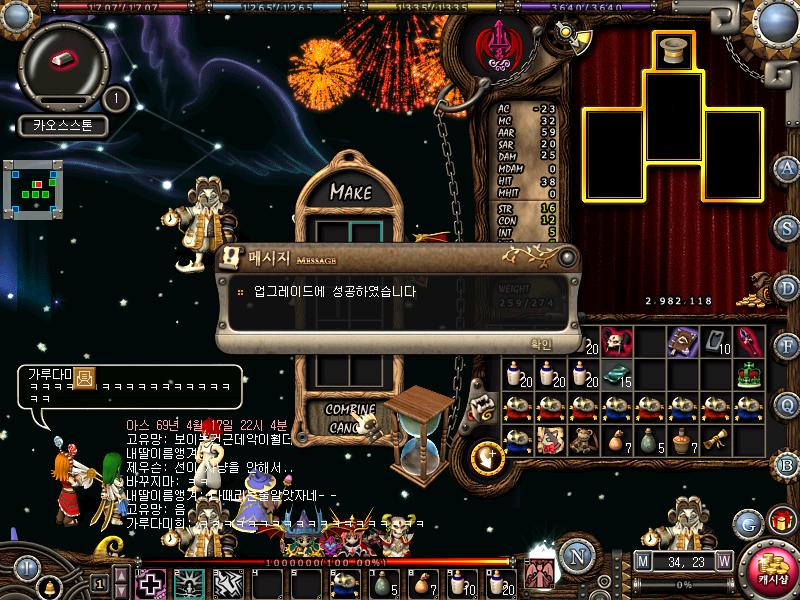Click the round Q side button
Viewport: 800px width, 600px height.
[x=787, y=404]
